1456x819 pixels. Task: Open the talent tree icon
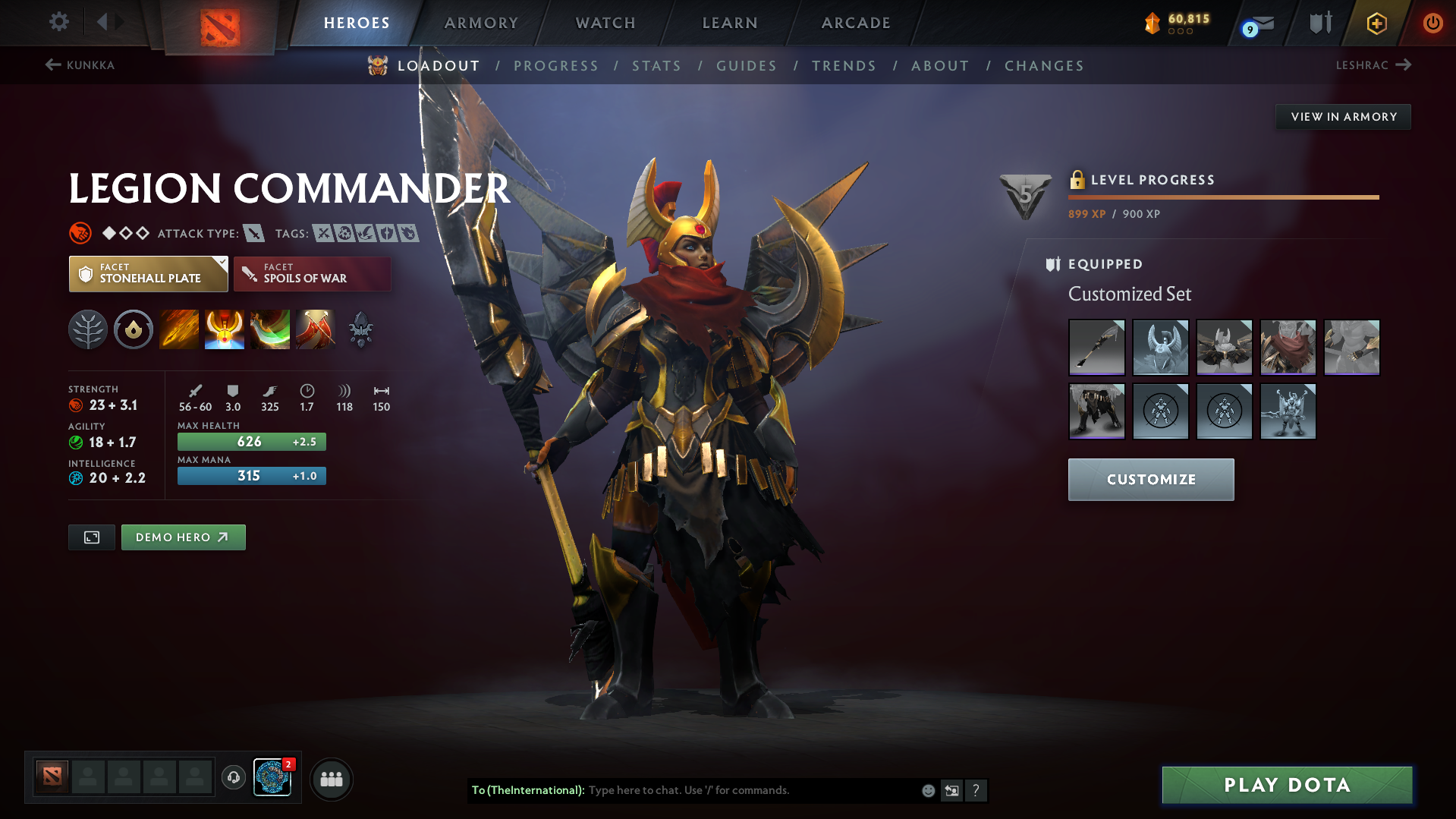(x=88, y=329)
